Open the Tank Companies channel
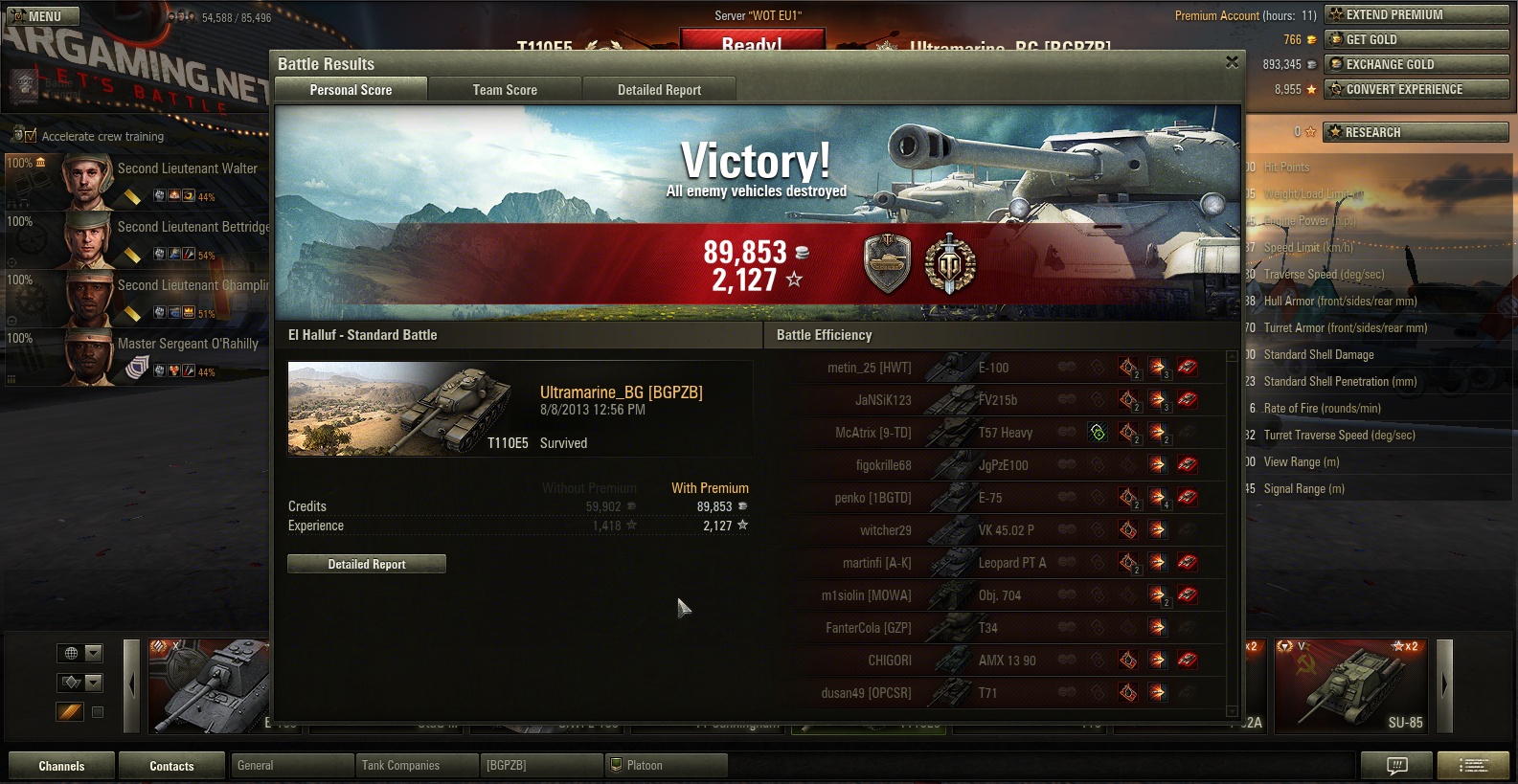The width and height of the screenshot is (1518, 784). click(416, 766)
